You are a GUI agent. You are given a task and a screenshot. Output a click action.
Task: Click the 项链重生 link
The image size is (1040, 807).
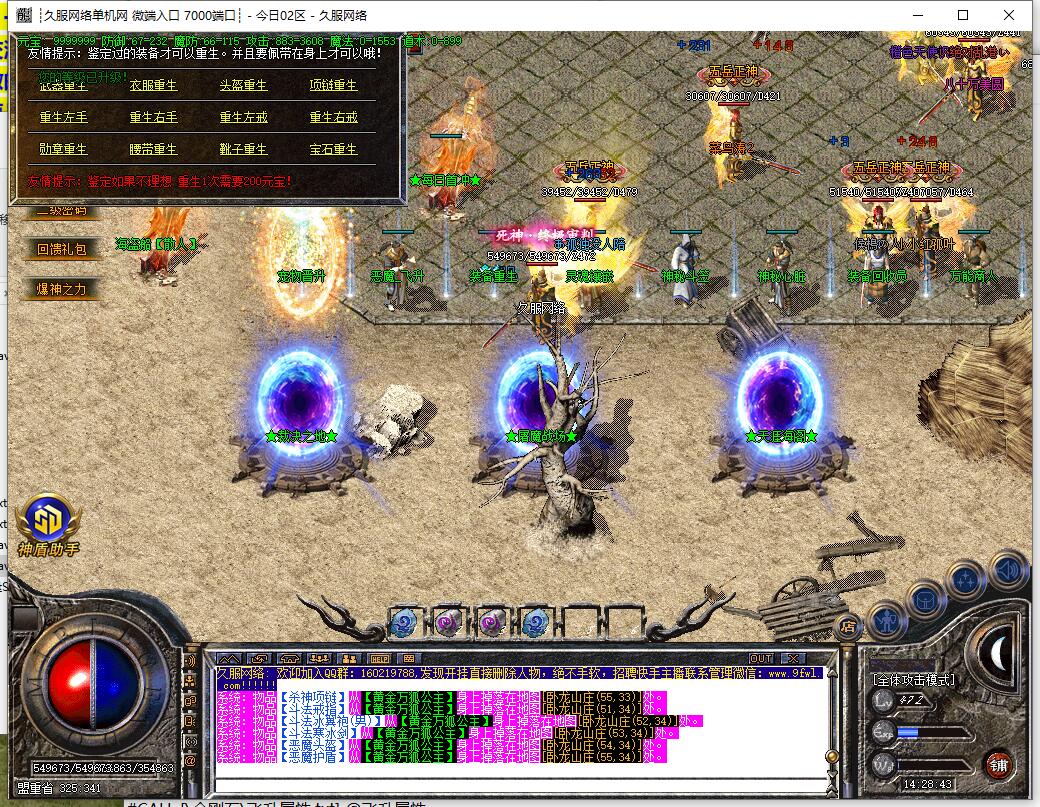coord(333,86)
